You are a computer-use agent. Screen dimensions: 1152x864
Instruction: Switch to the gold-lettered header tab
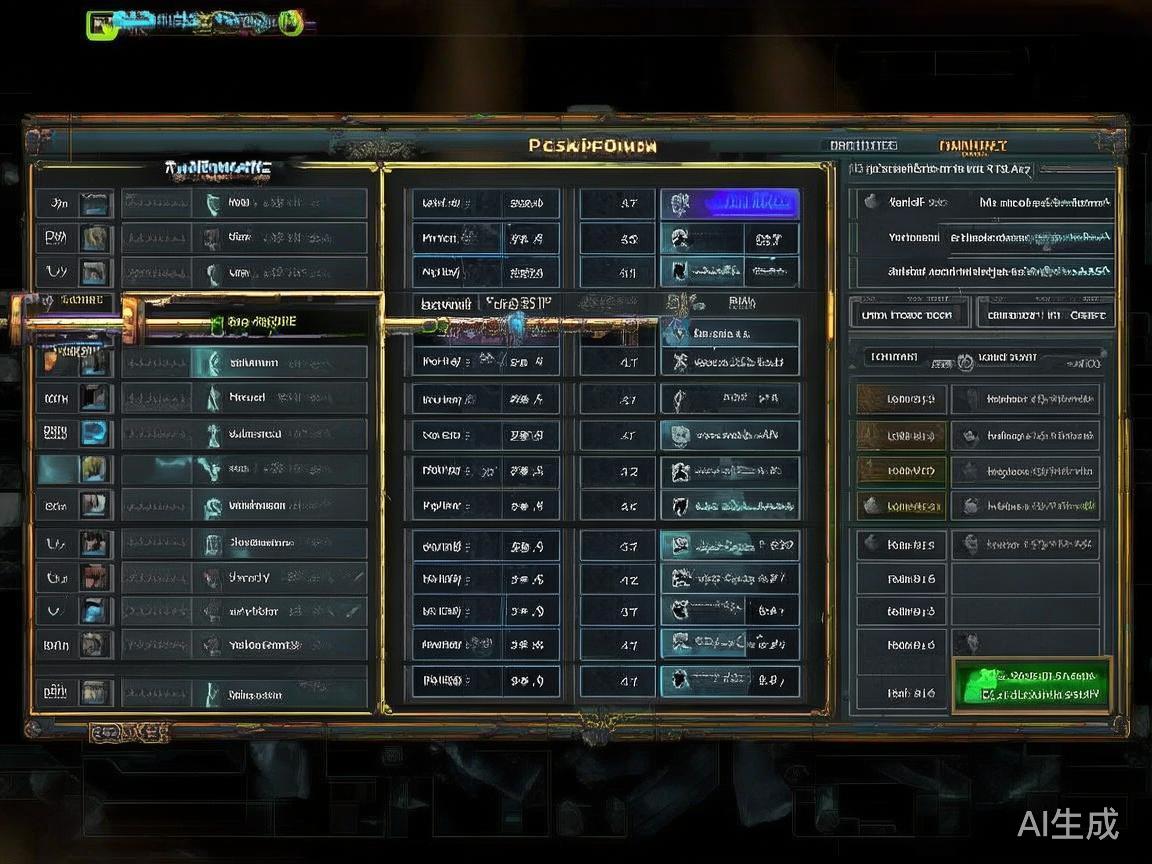click(972, 146)
